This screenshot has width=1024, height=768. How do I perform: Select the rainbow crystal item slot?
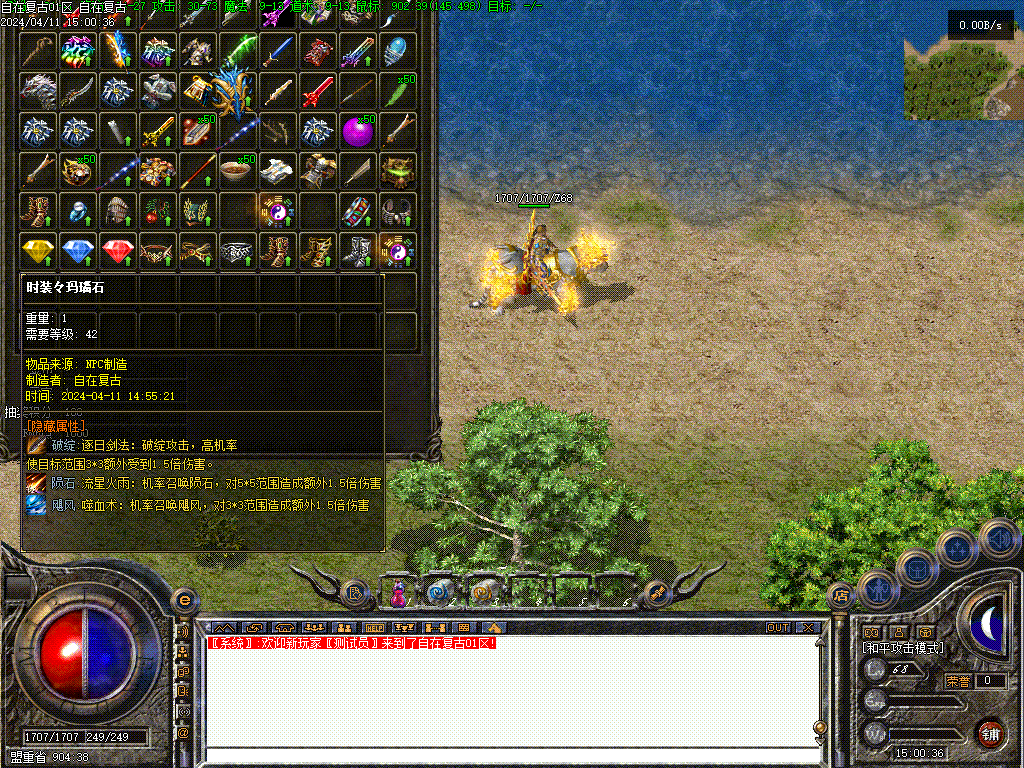78,51
